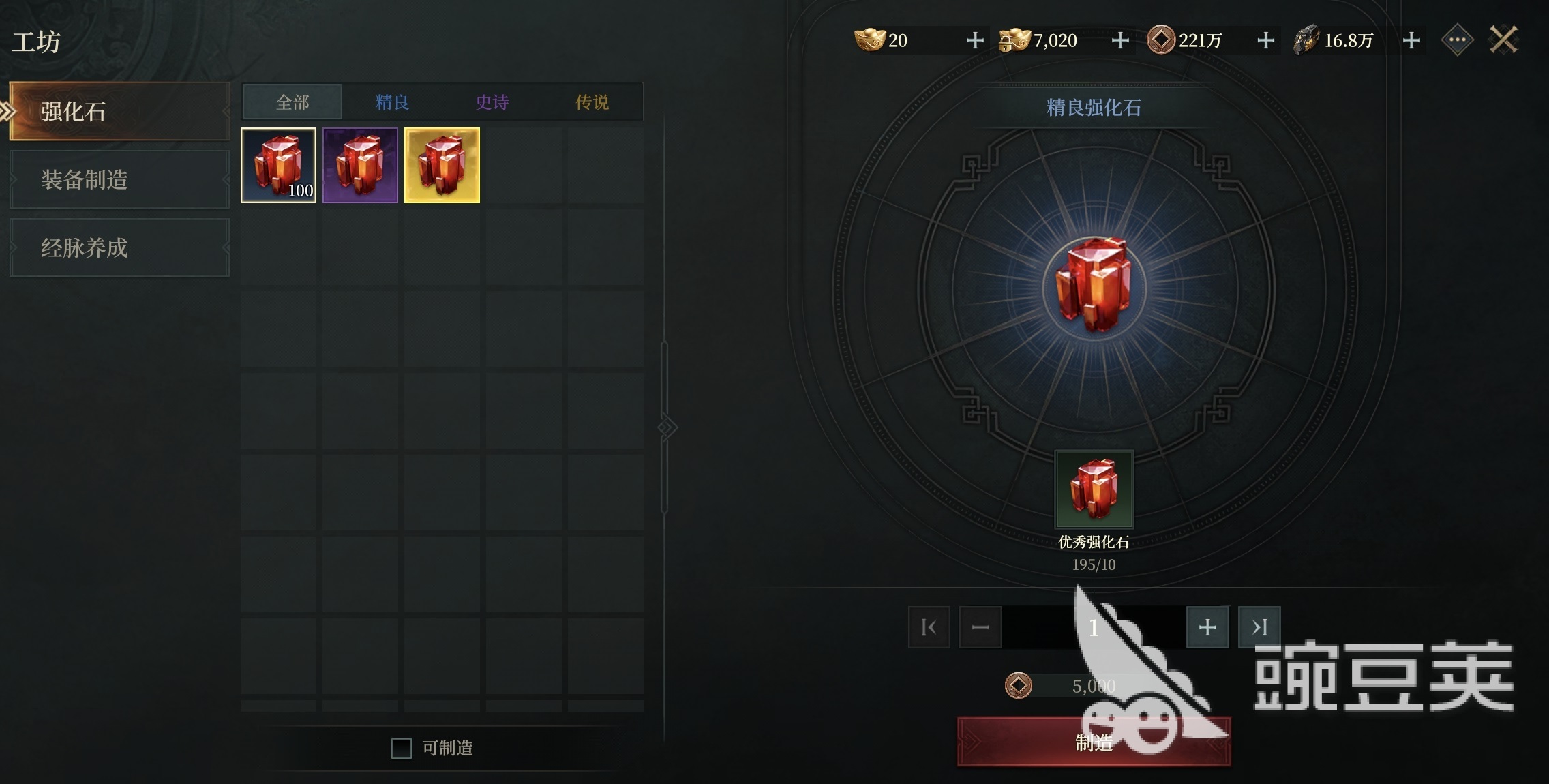Switch to the 精良 filter tab
Screen dimensions: 1549x784
pyautogui.click(x=392, y=102)
